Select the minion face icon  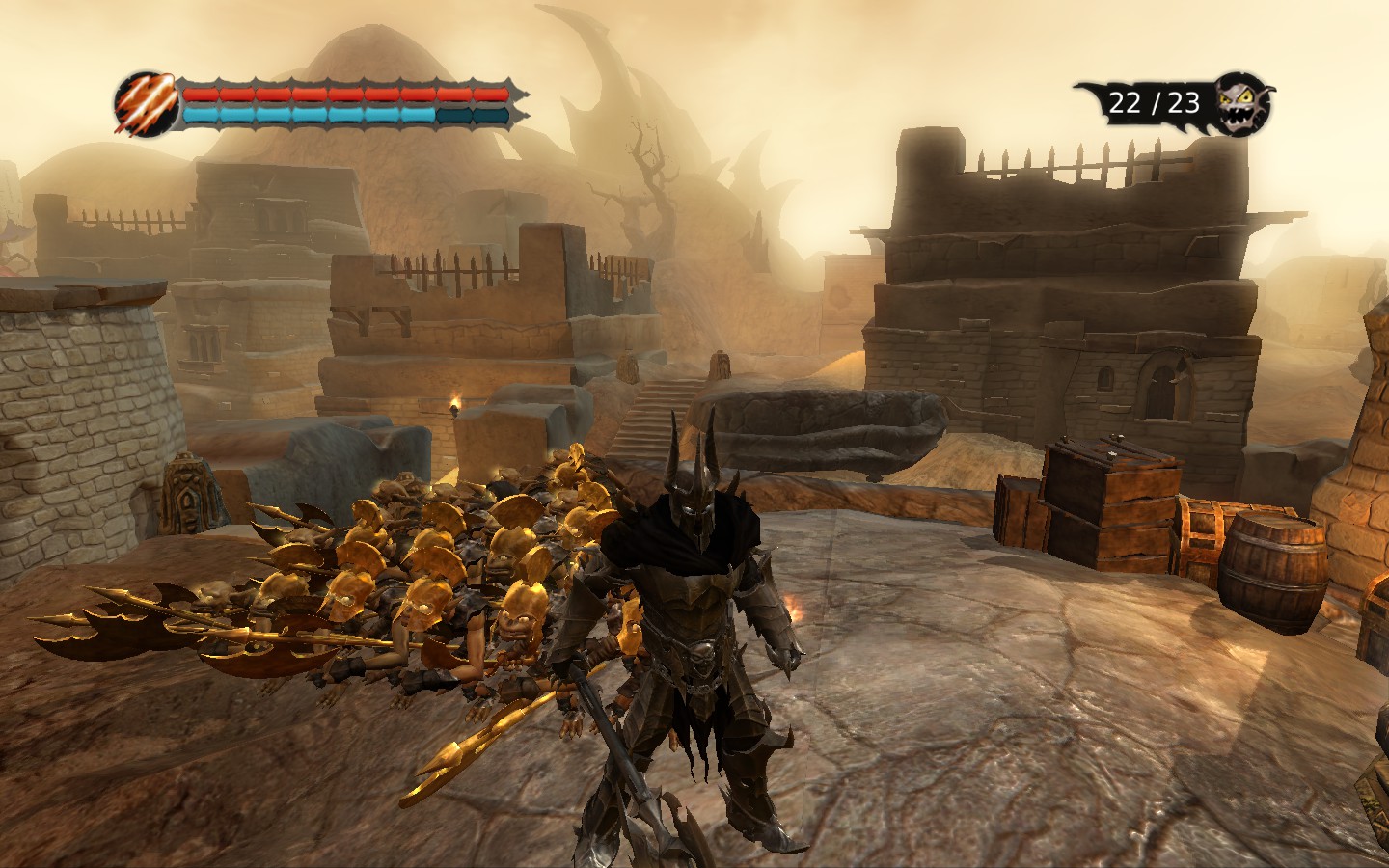coord(1243,103)
